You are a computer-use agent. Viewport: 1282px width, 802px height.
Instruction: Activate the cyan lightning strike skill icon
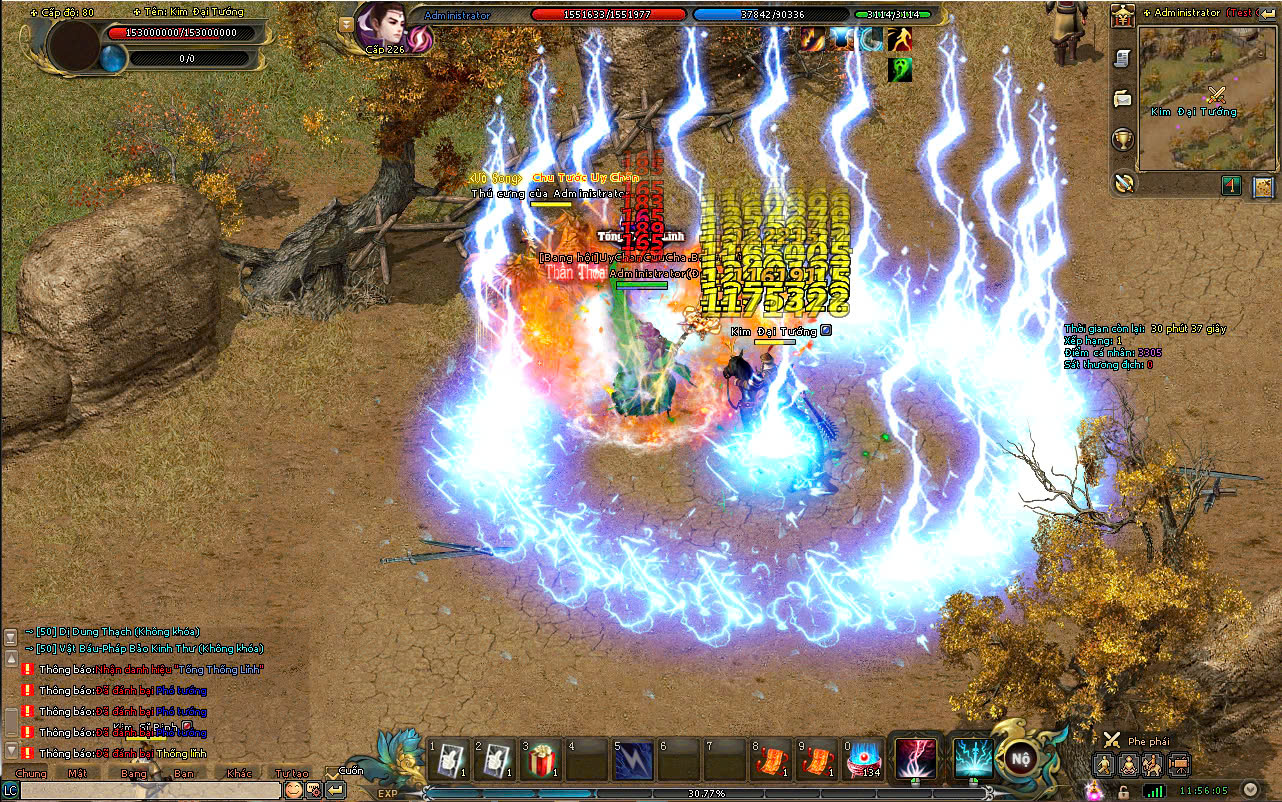pos(972,758)
